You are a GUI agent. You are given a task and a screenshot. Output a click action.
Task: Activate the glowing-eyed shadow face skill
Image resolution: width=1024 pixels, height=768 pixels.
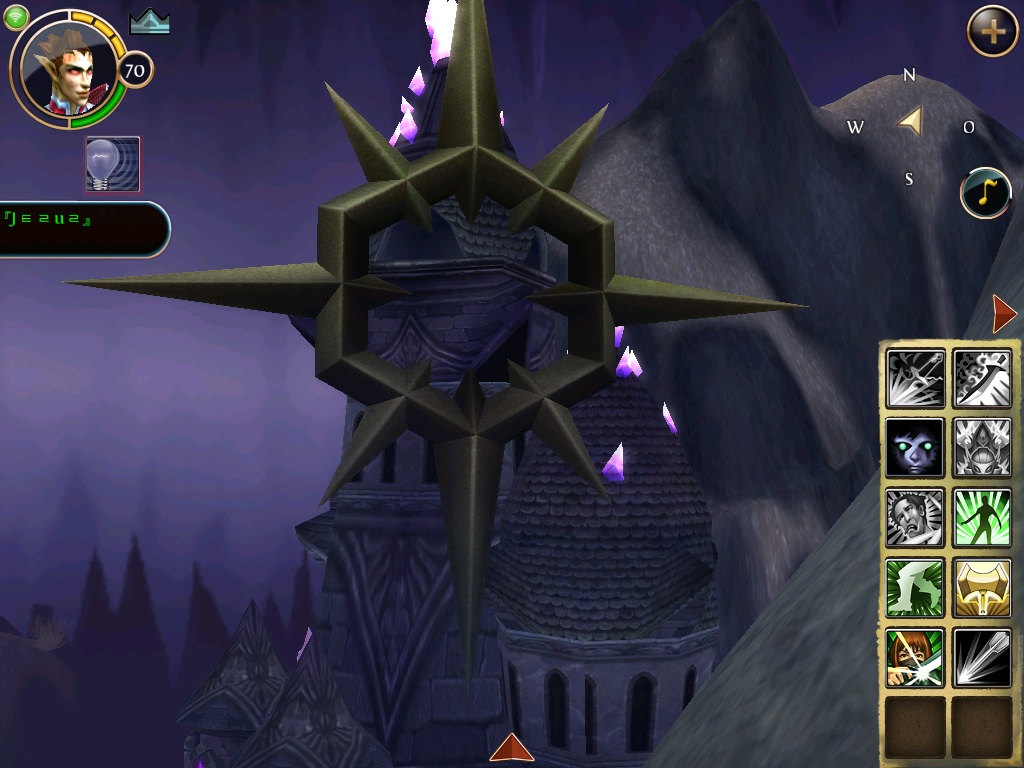click(915, 448)
